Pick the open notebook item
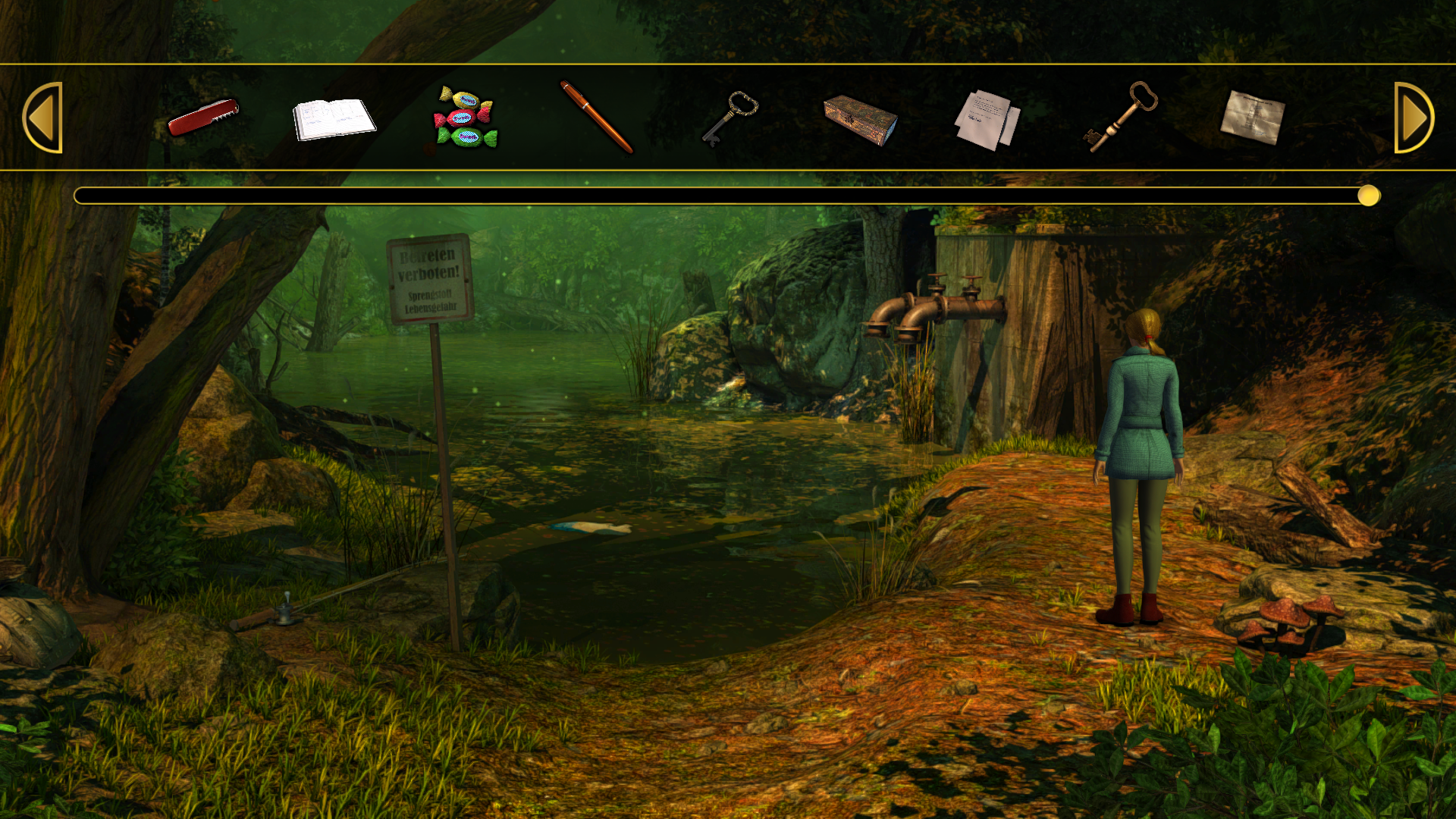This screenshot has height=819, width=1456. point(334,119)
